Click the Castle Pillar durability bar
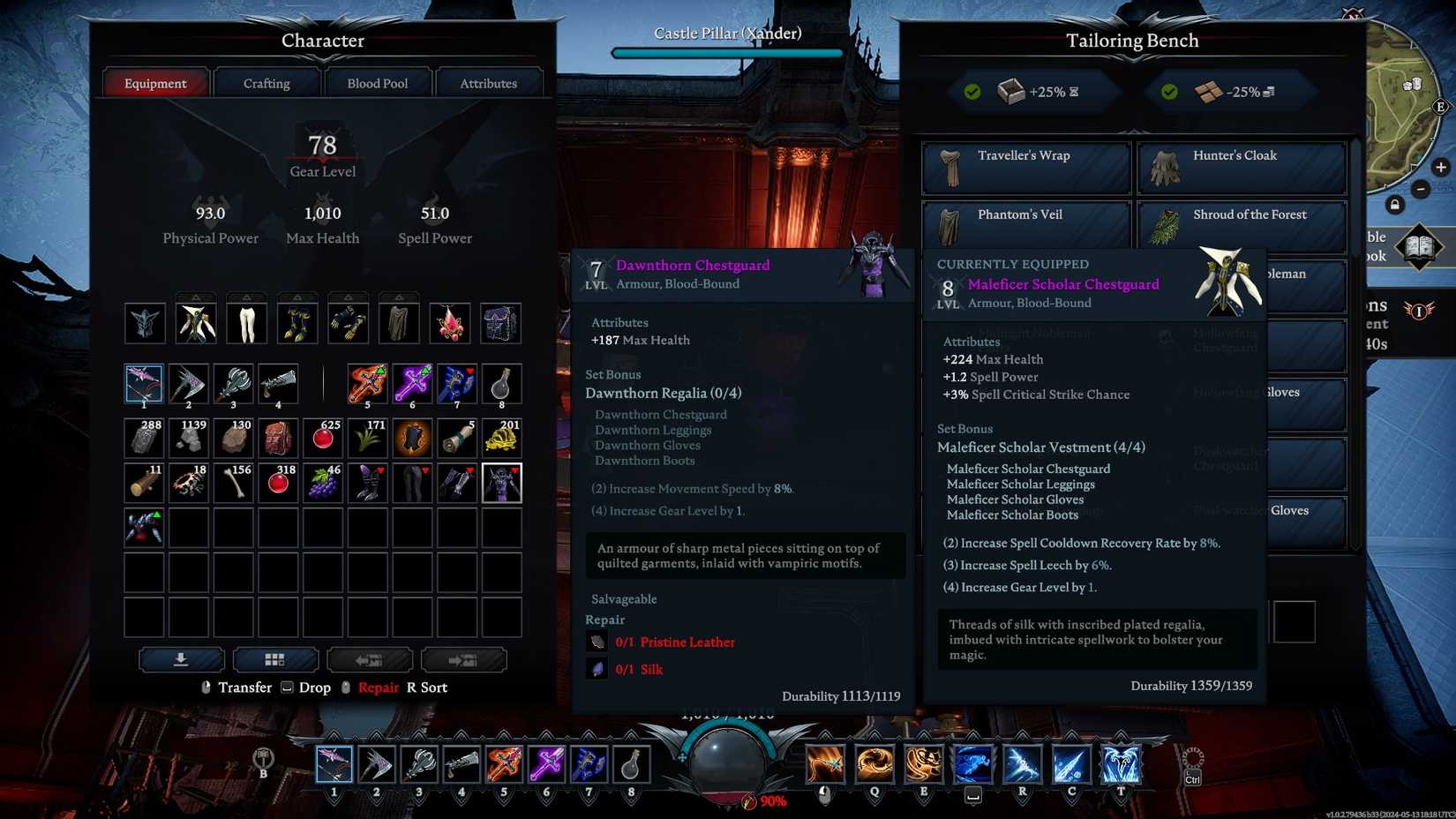 pos(725,53)
